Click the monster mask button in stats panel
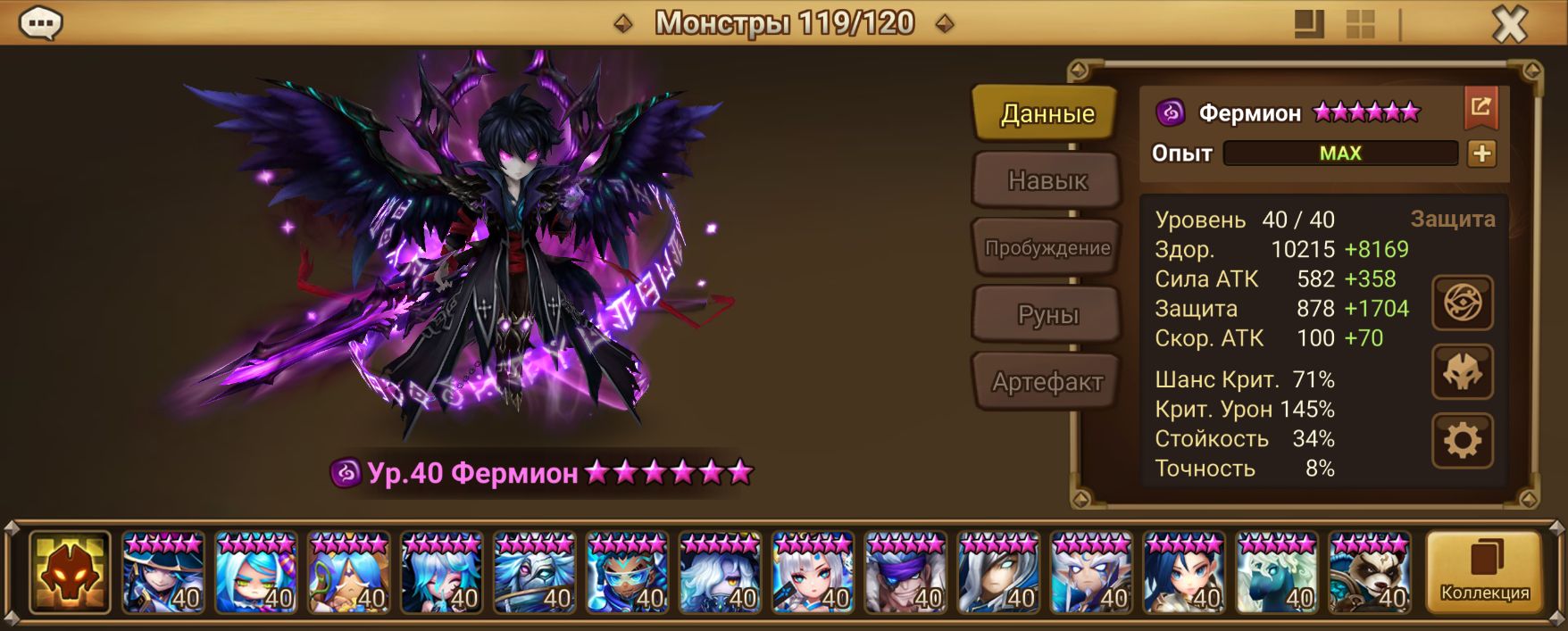Viewport: 1568px width, 631px height. click(x=1462, y=372)
